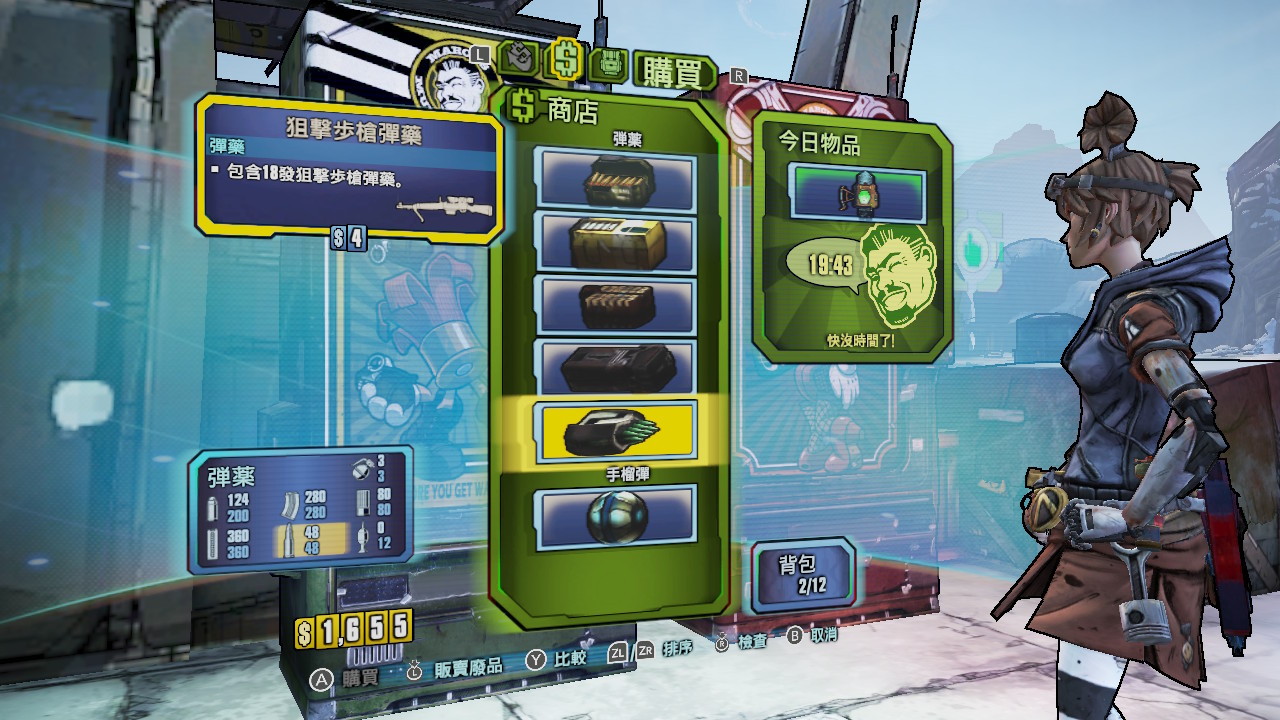The image size is (1280, 720).
Task: Choose the grenade ammo sphere item
Action: 615,517
